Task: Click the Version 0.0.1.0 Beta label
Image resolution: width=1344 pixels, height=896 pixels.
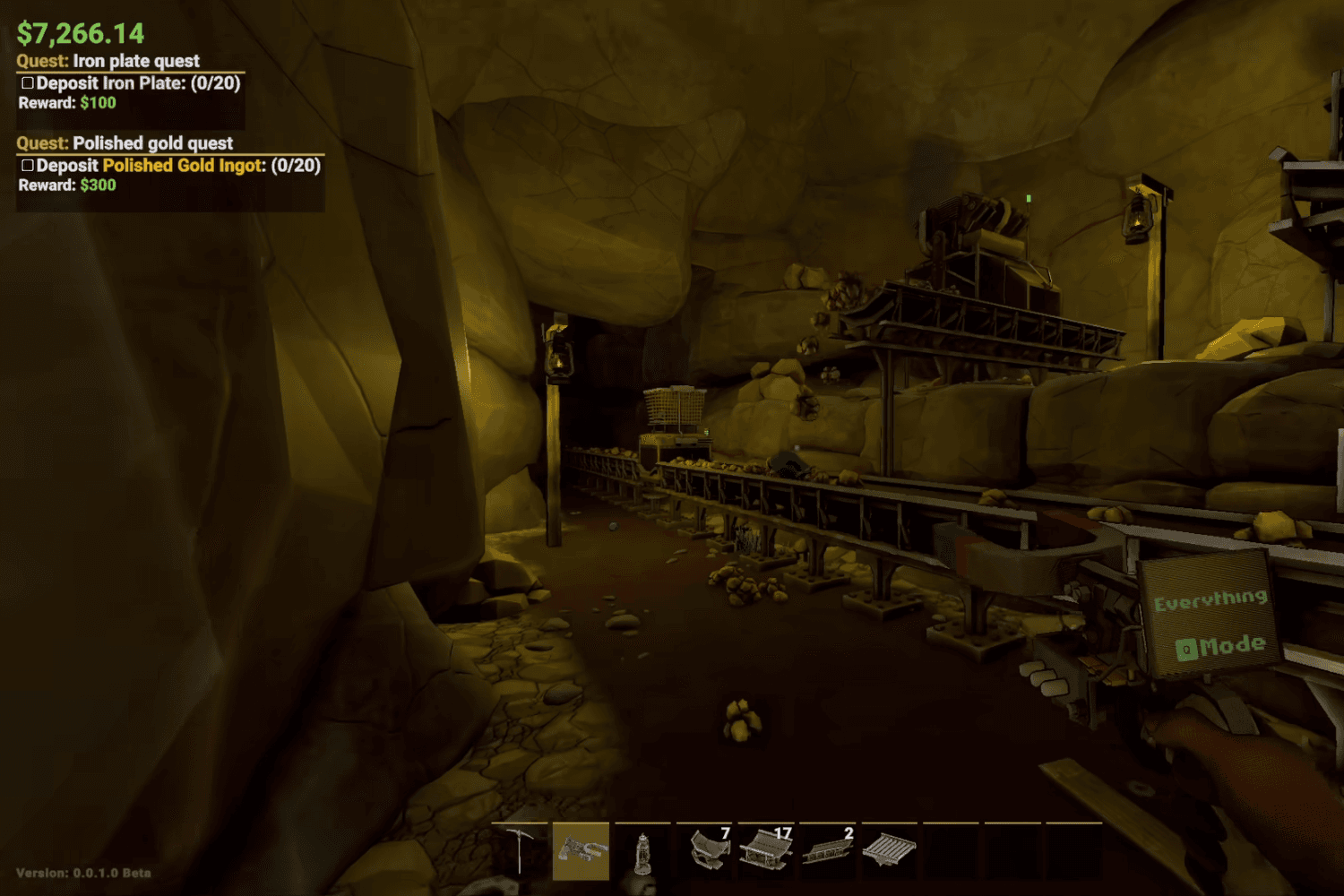Action: tap(83, 872)
